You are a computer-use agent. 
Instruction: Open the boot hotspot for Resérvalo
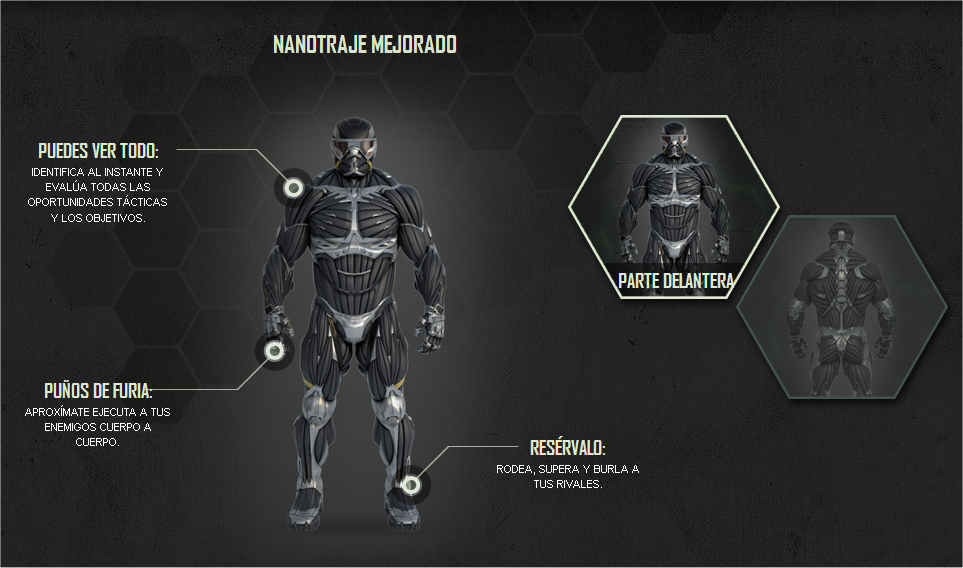tap(410, 485)
